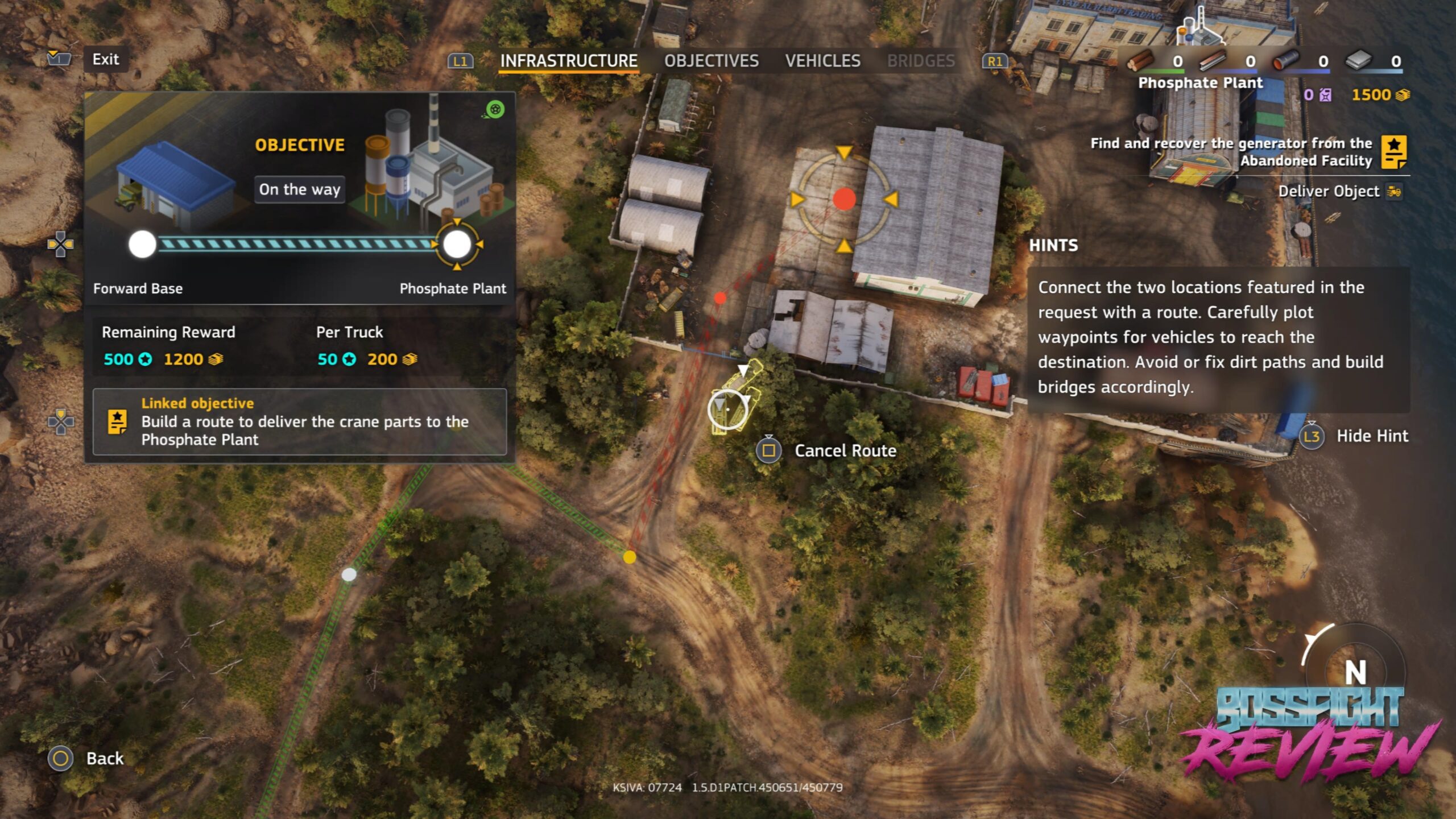Select the Vehicles tab
Viewport: 1456px width, 819px height.
822,61
